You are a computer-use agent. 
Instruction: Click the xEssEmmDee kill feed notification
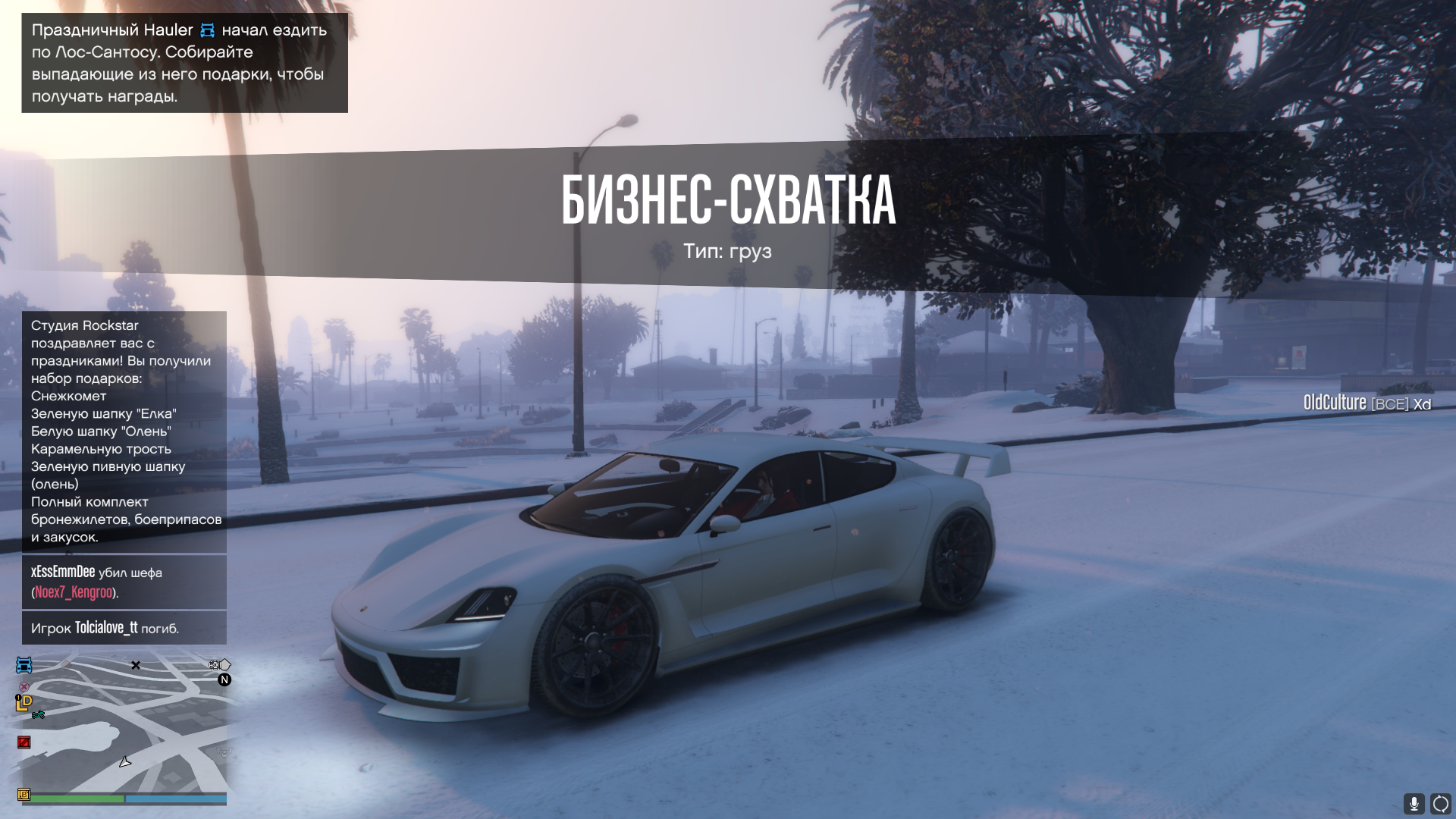point(124,582)
